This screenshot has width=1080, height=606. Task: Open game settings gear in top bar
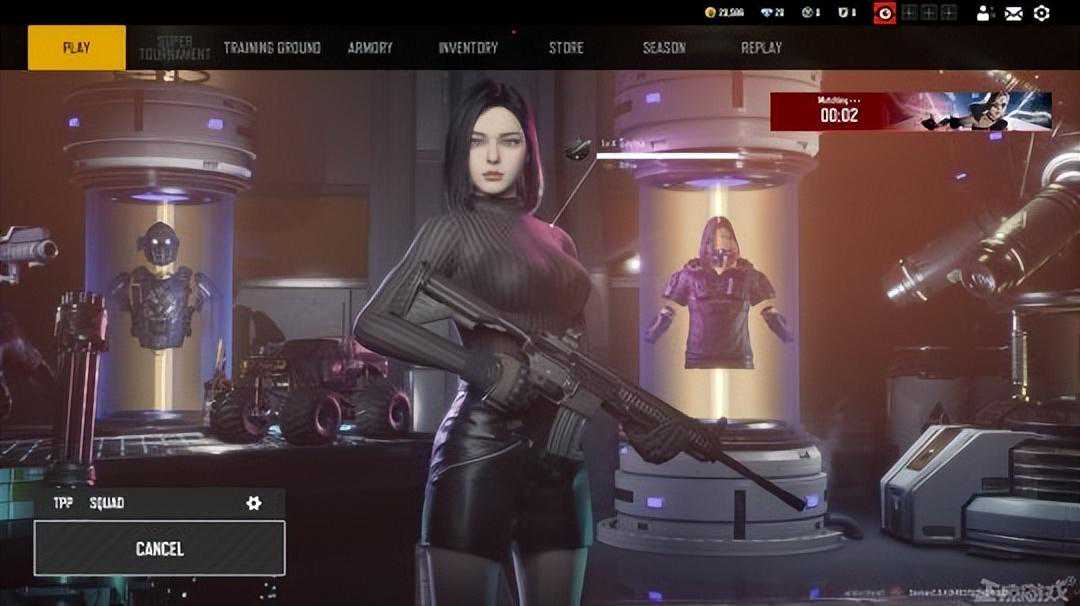click(x=1041, y=13)
